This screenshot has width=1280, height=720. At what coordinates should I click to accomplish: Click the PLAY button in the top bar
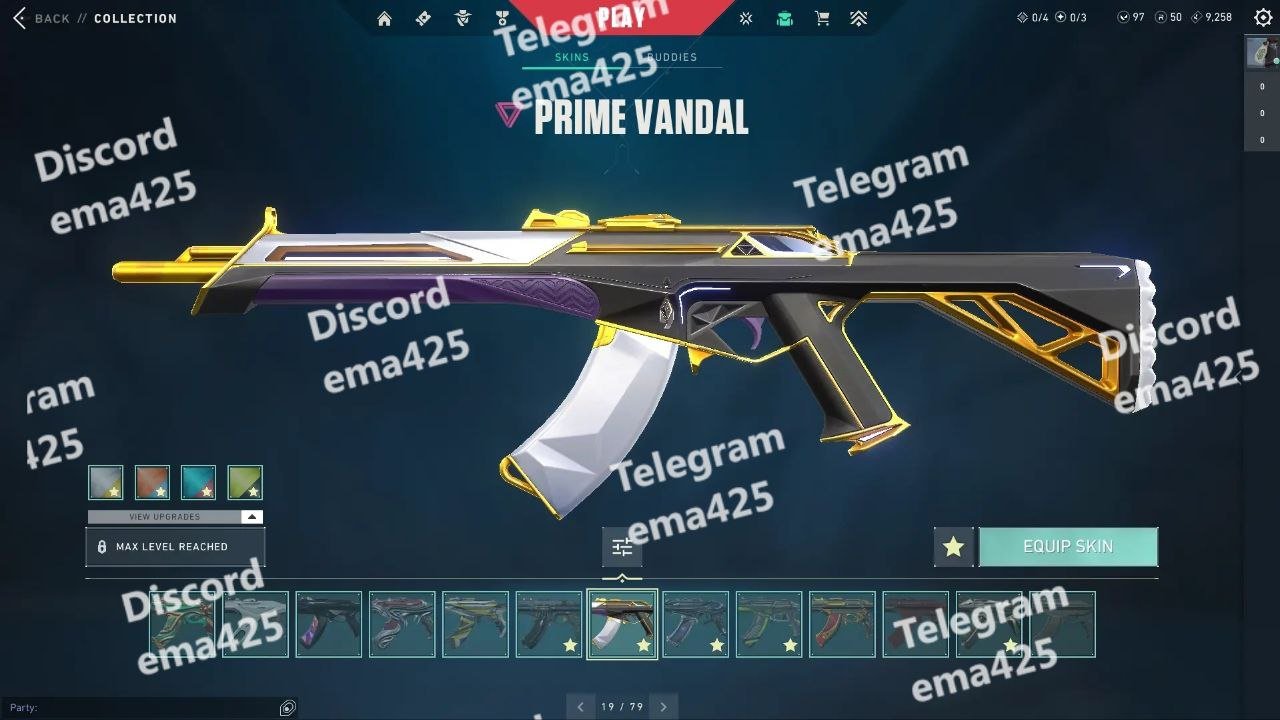pos(620,16)
